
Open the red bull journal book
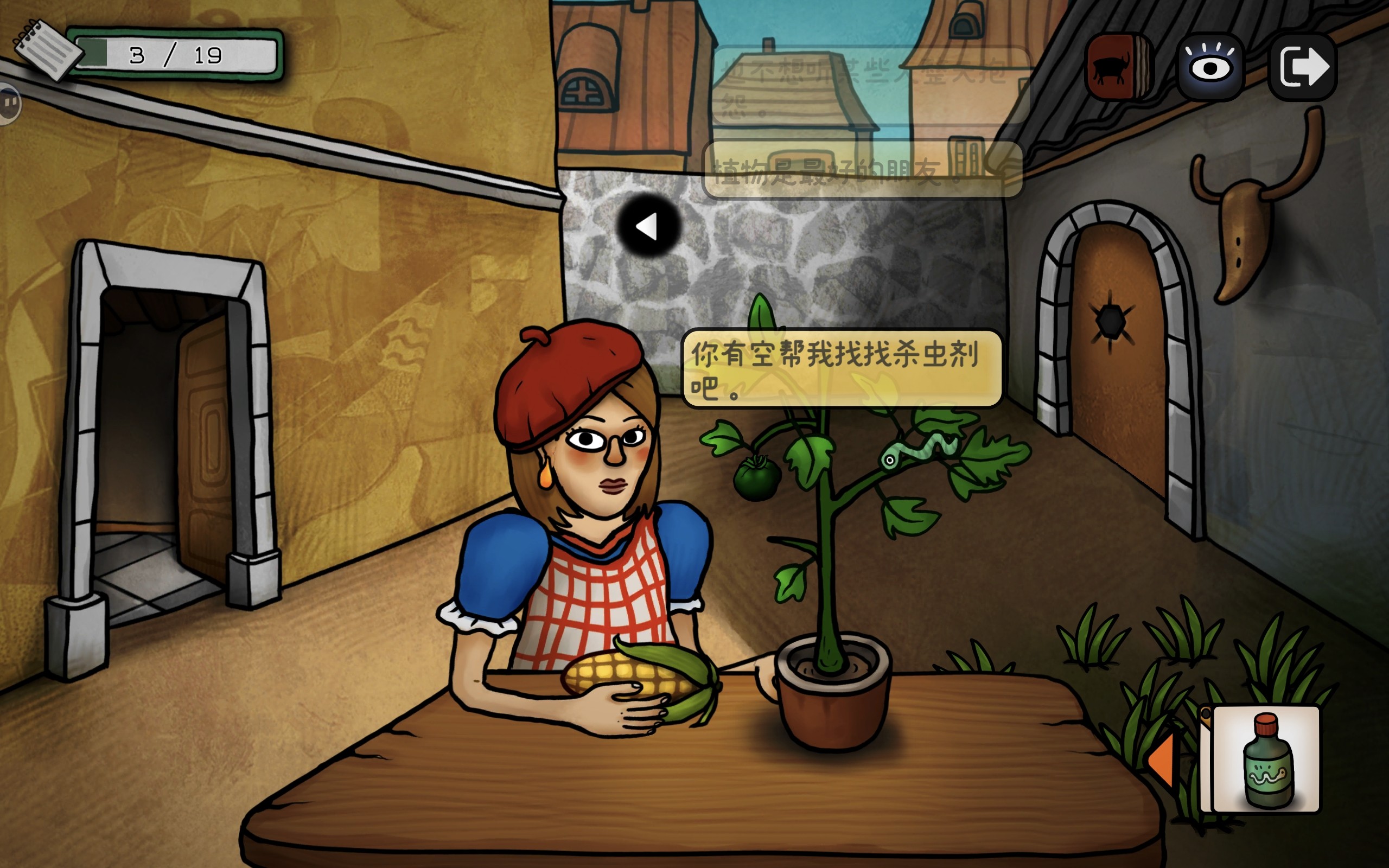[x=1118, y=67]
